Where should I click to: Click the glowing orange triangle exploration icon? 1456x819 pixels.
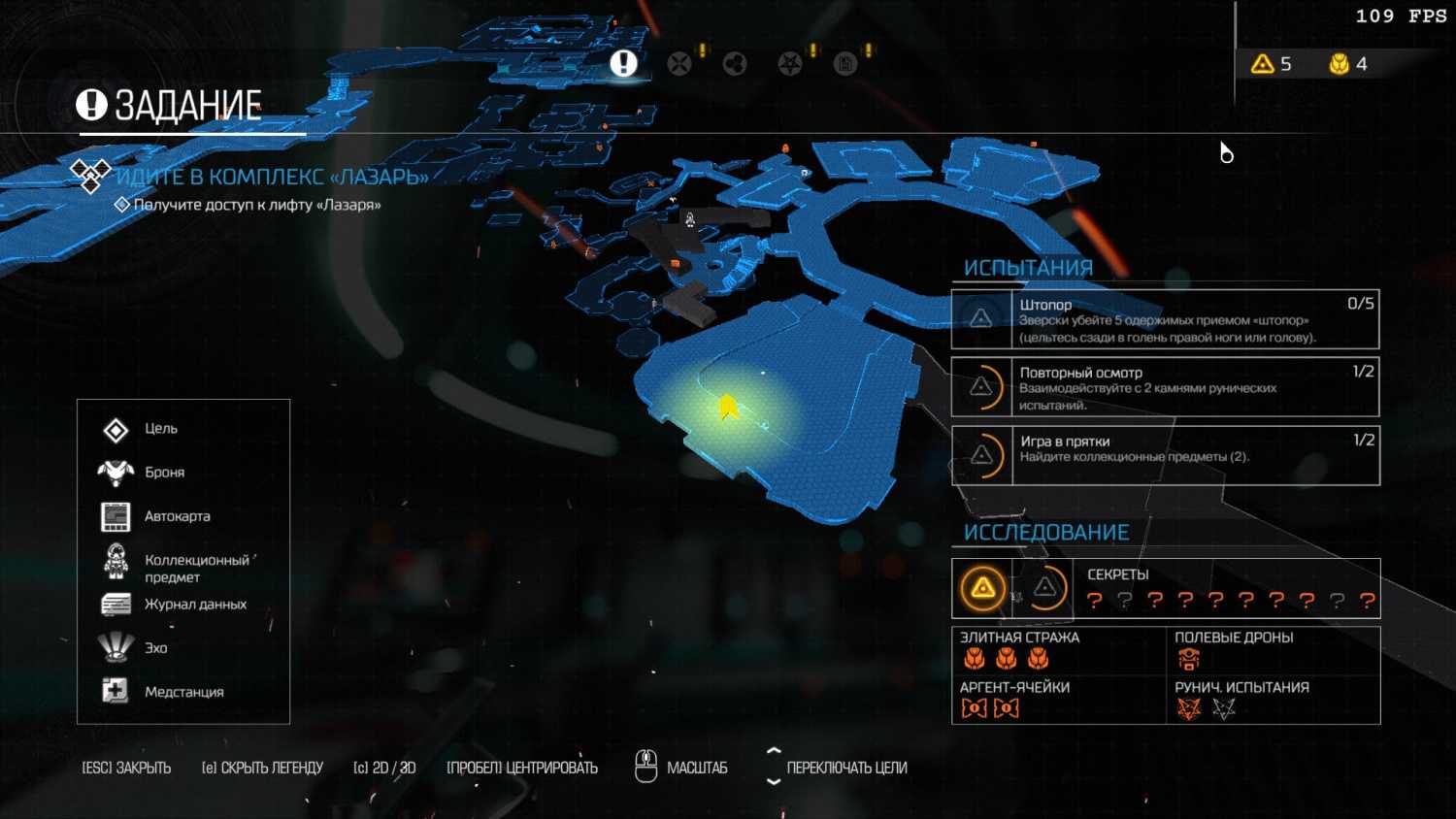(982, 588)
